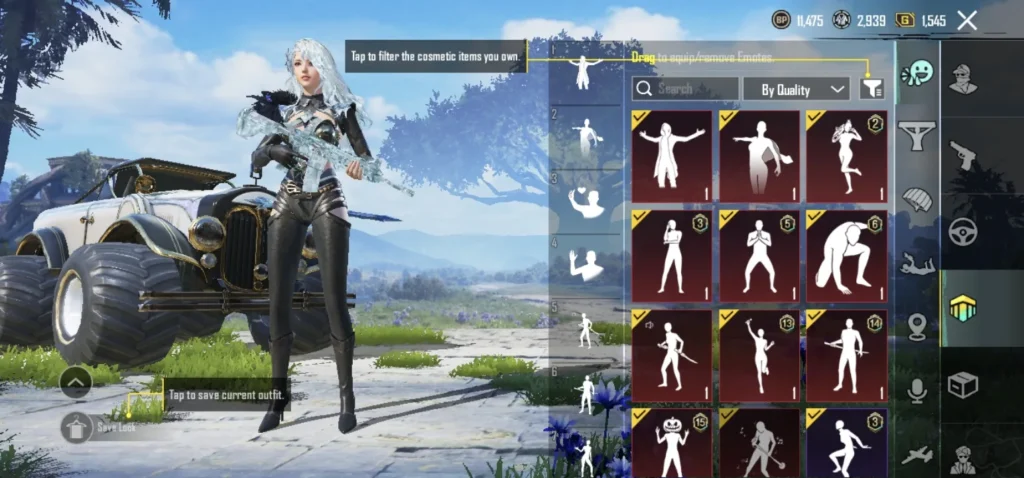The image size is (1024, 478).
Task: Open the steering wheel vehicles category
Action: point(963,231)
